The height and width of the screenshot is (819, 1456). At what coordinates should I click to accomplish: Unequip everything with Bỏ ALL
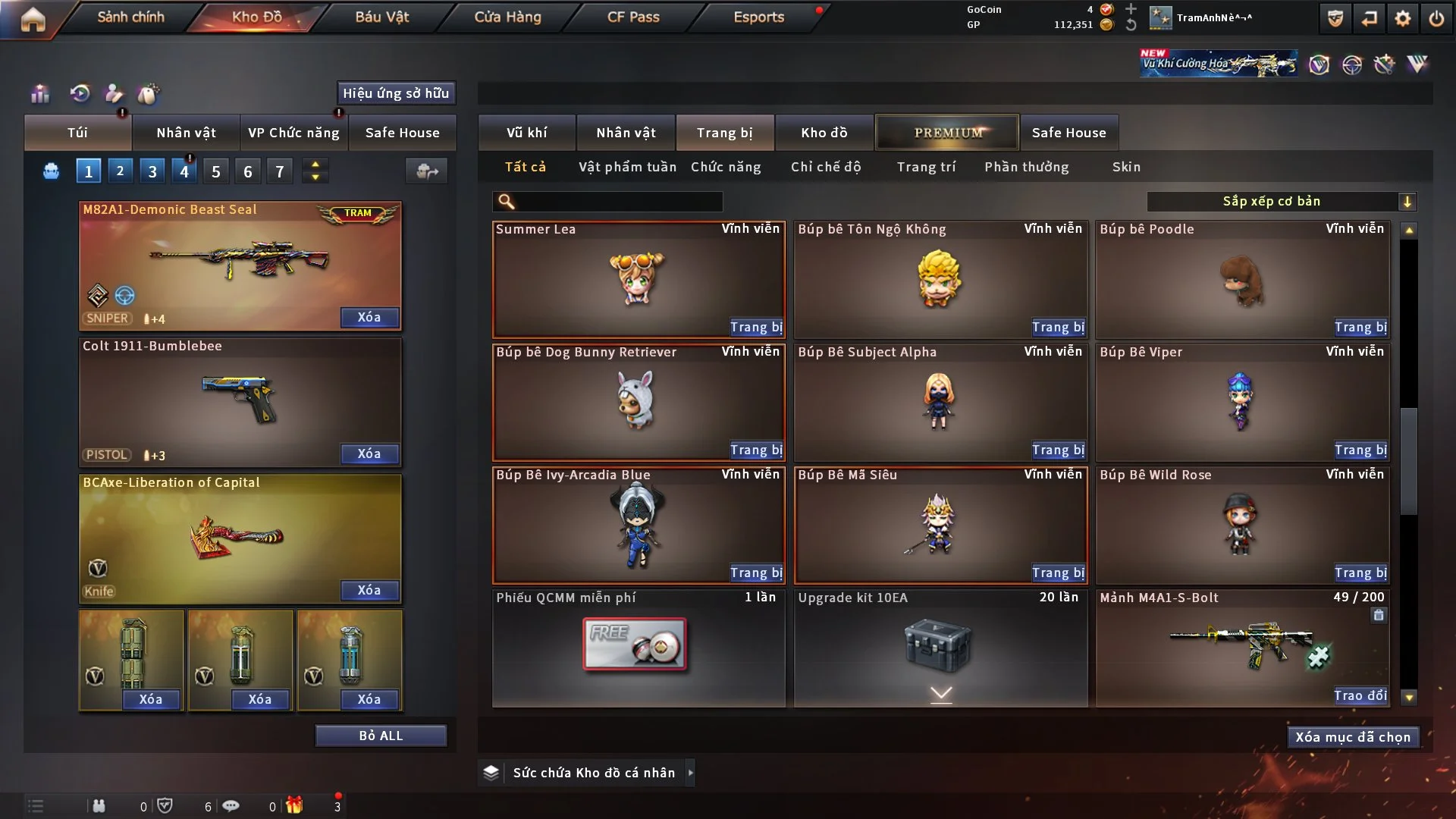tap(381, 736)
